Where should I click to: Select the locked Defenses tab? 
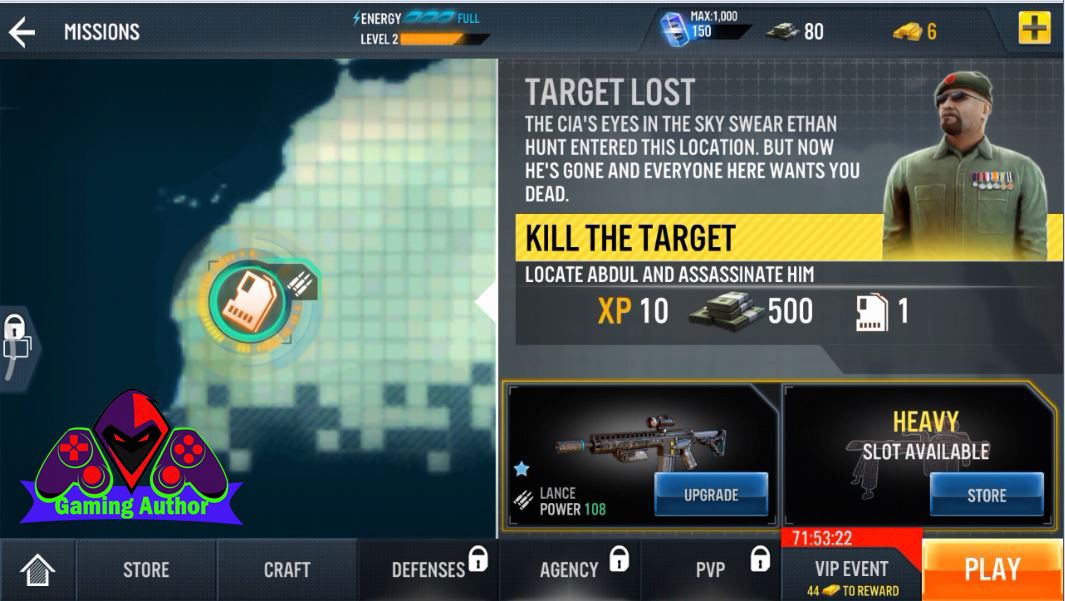click(x=428, y=570)
